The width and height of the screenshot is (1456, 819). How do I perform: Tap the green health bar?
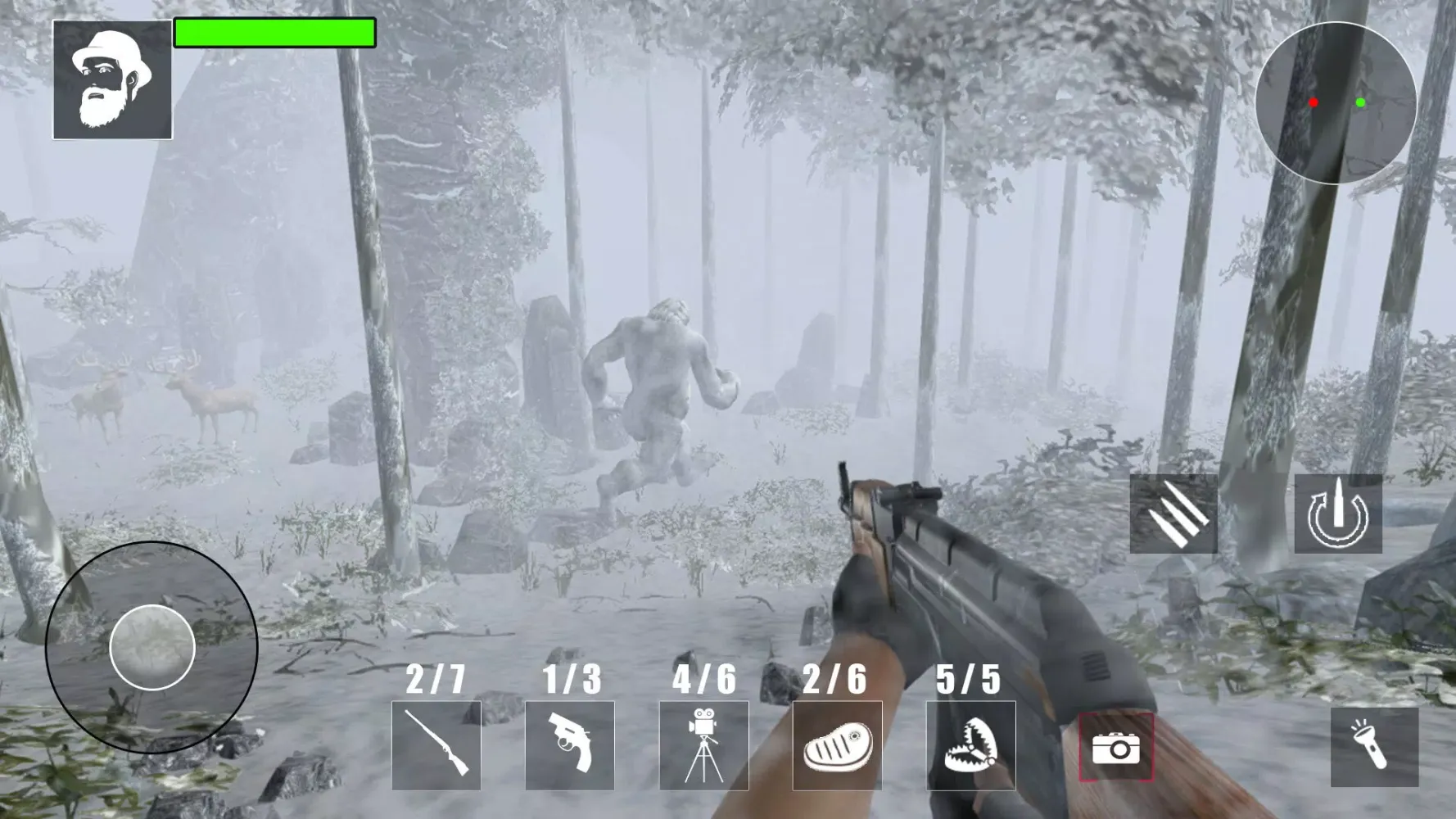coord(274,33)
